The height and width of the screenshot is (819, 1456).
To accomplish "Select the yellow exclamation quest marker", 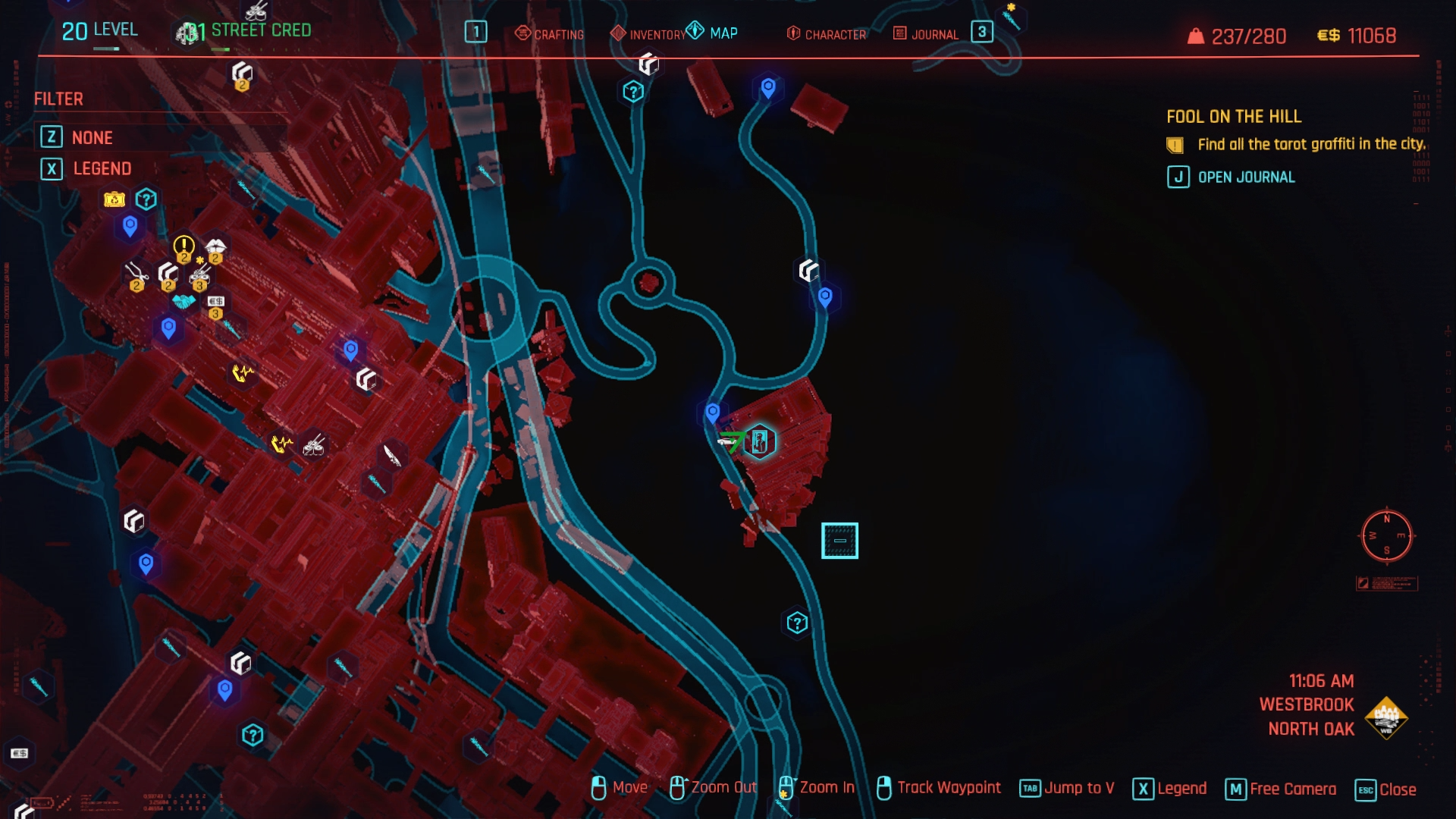I will 184,246.
